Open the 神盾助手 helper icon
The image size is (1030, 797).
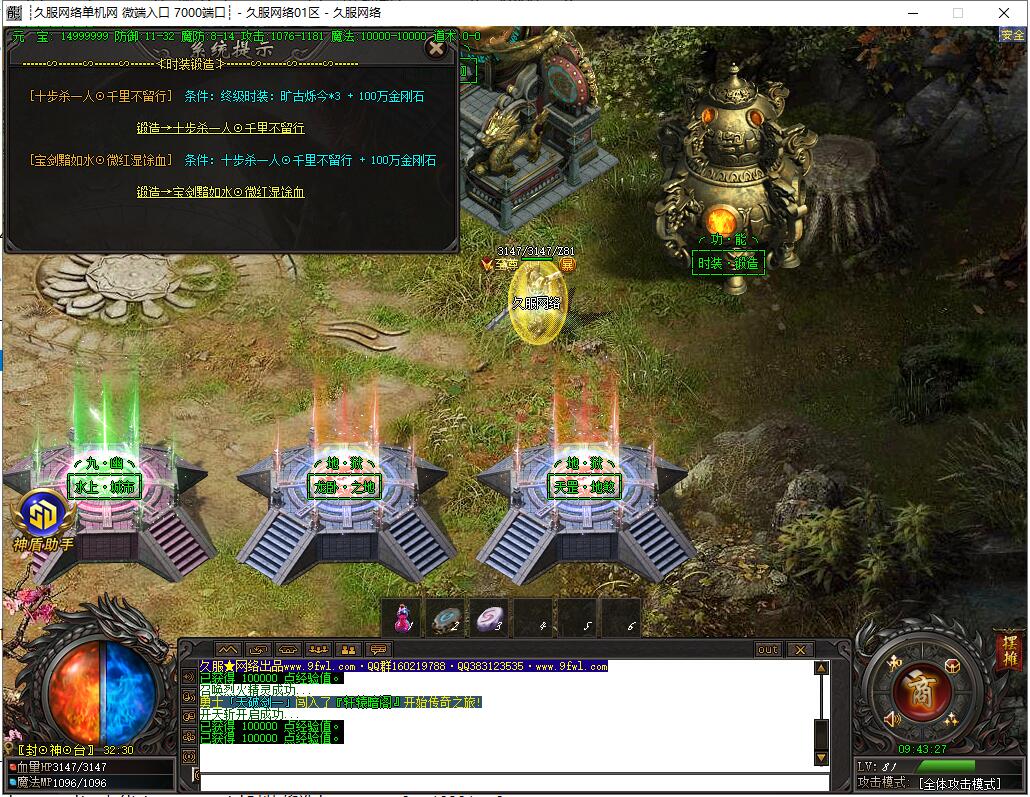[x=43, y=517]
